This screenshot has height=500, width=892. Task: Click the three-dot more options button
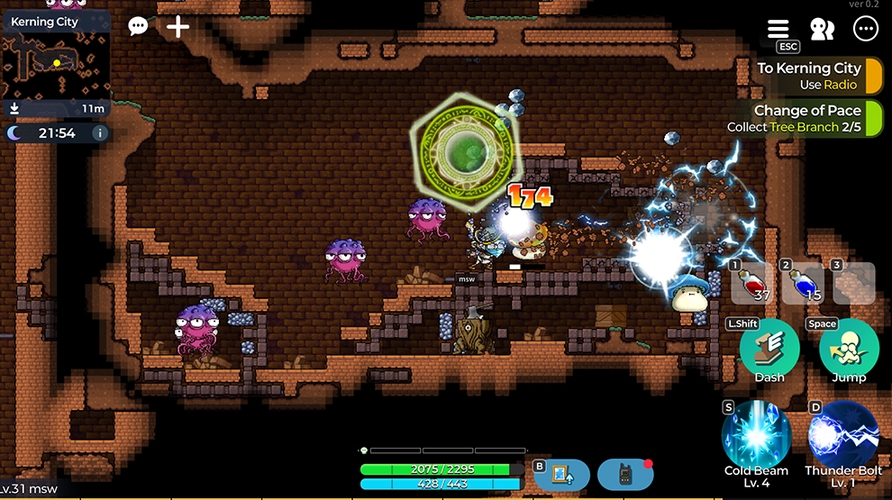(x=864, y=29)
